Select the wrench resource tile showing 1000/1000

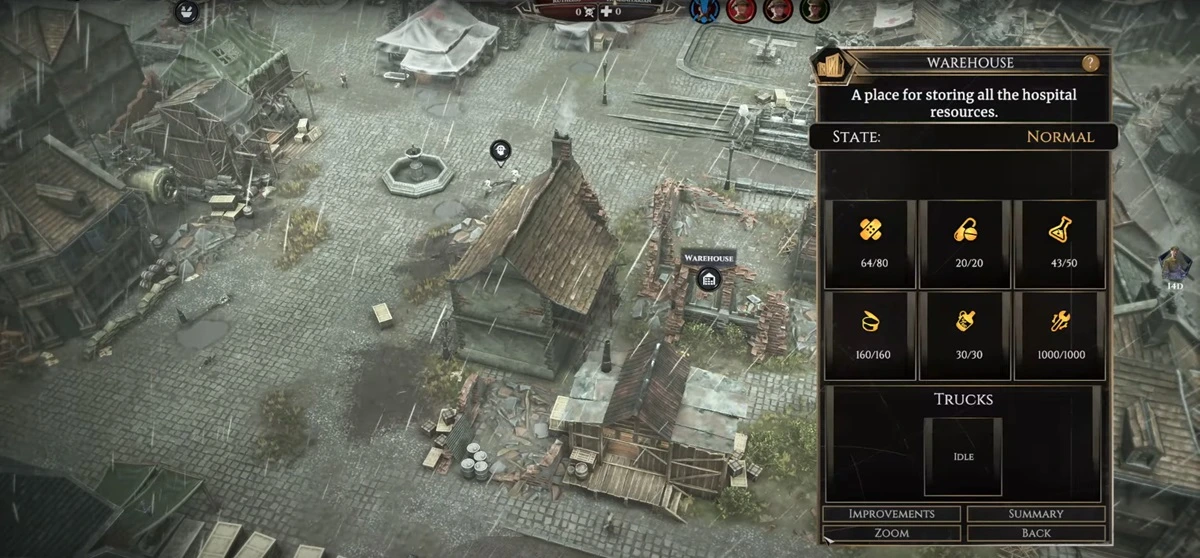pos(1060,335)
